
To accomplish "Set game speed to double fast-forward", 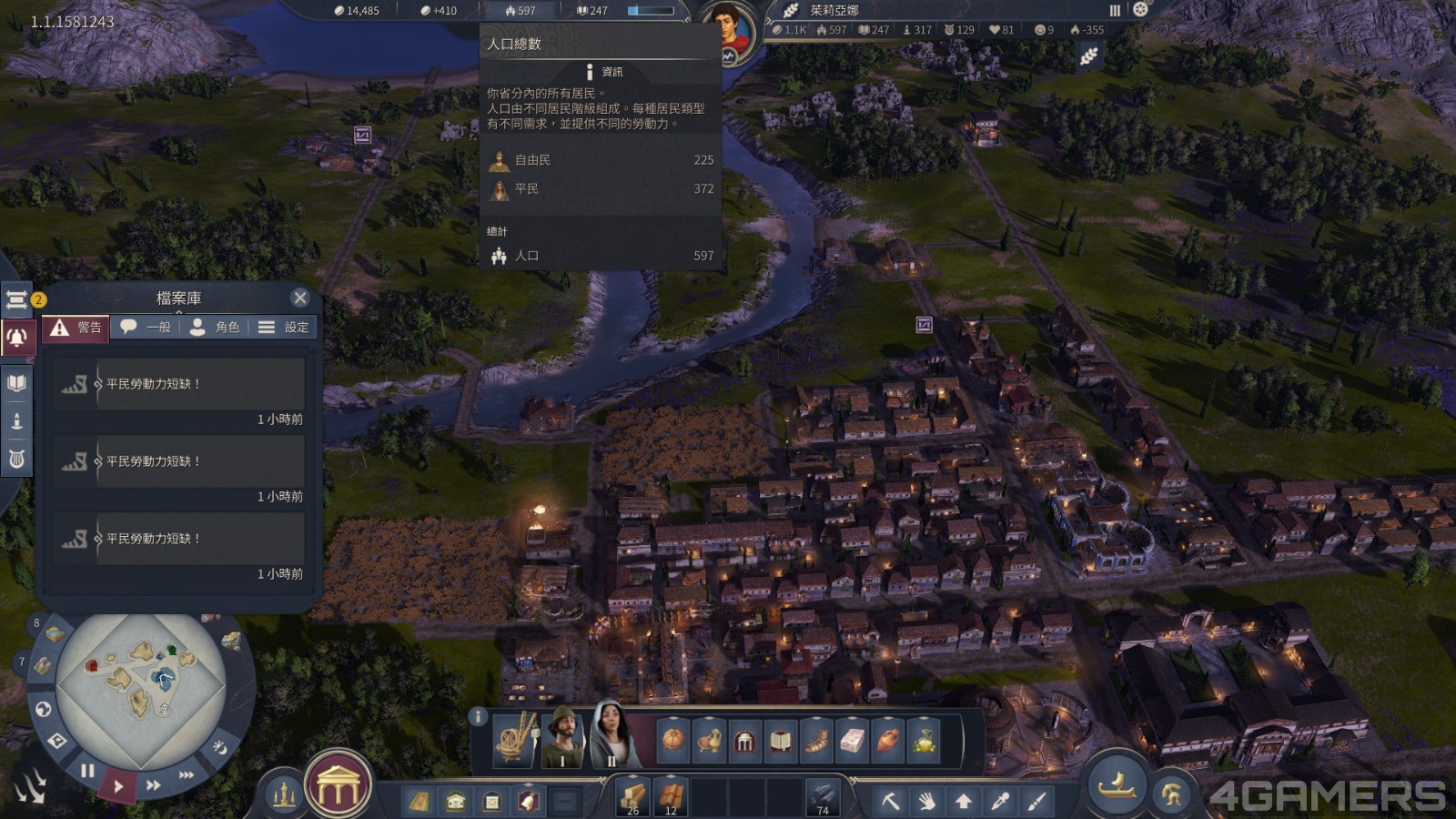I will click(x=154, y=784).
